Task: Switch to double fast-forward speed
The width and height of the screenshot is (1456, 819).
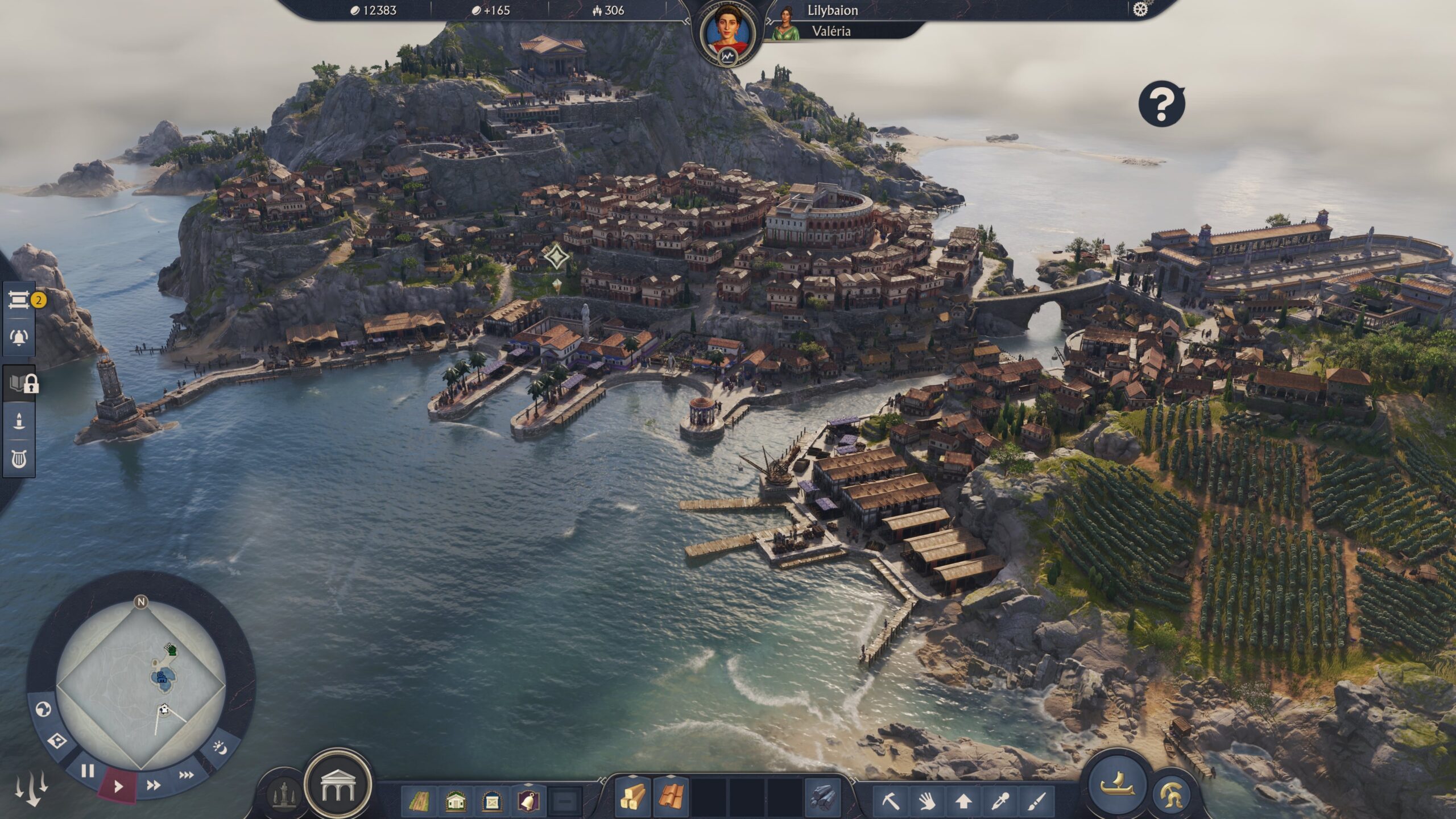Action: point(153,785)
